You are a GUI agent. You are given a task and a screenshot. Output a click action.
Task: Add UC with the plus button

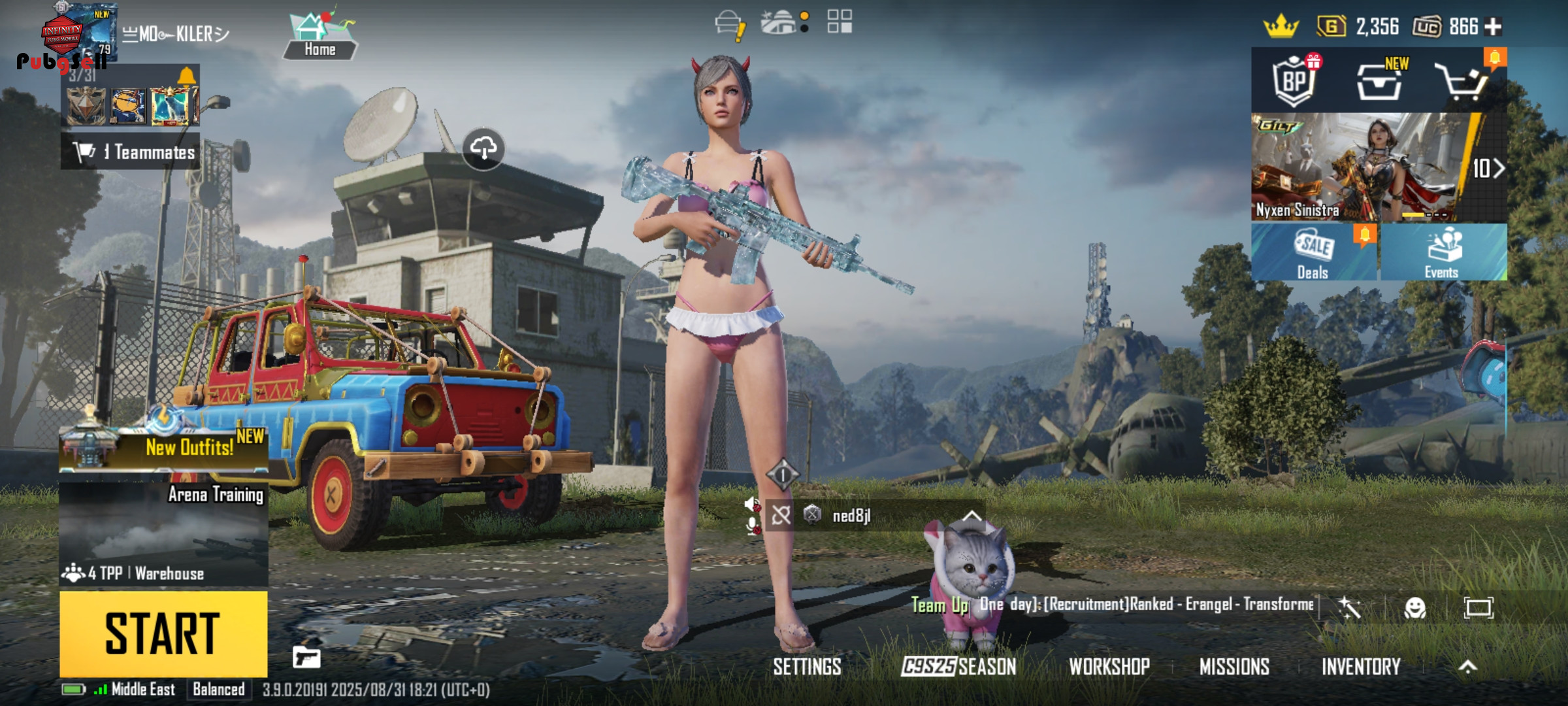(1493, 27)
